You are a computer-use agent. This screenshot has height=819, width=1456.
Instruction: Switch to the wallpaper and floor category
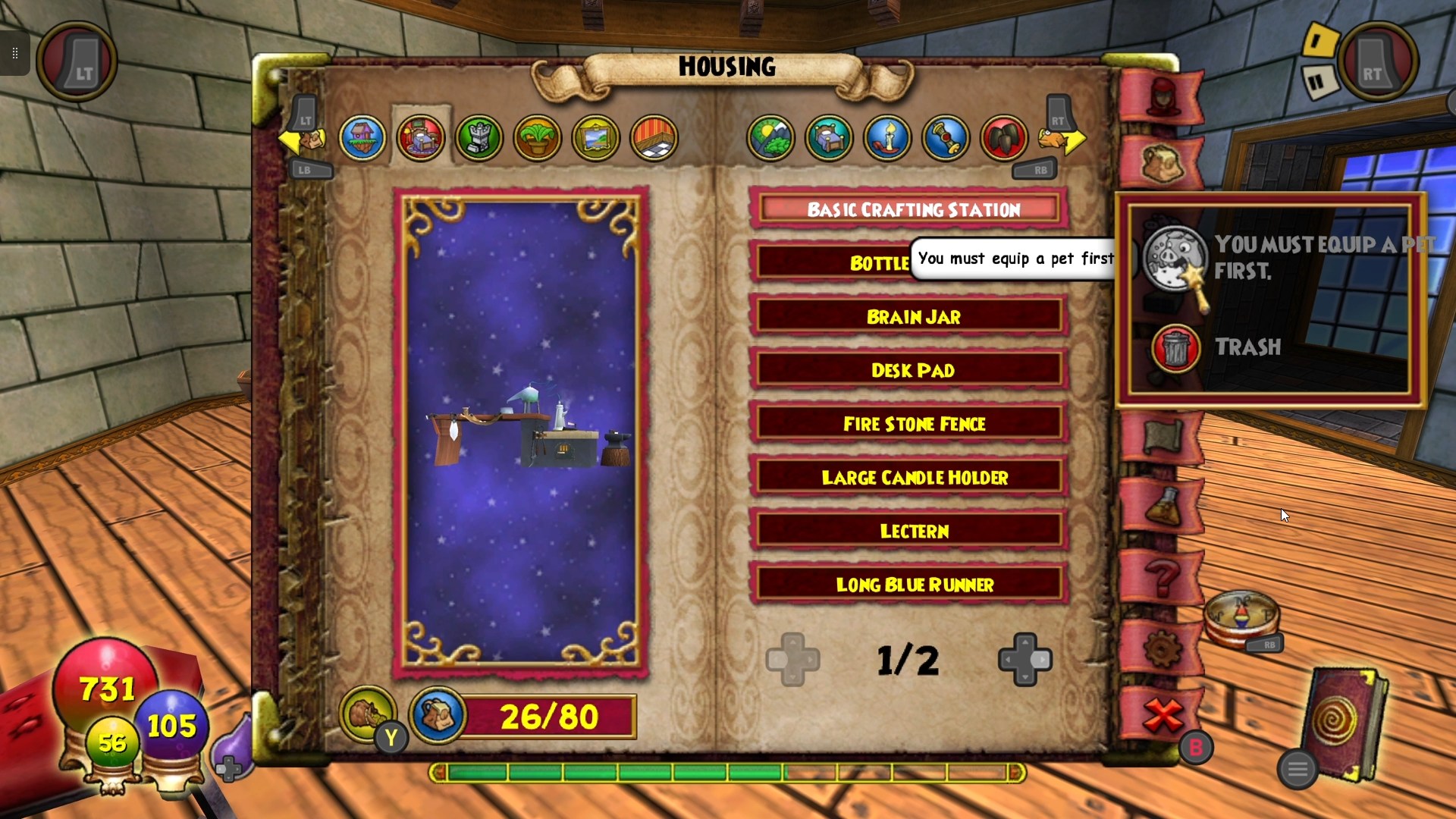pos(654,138)
